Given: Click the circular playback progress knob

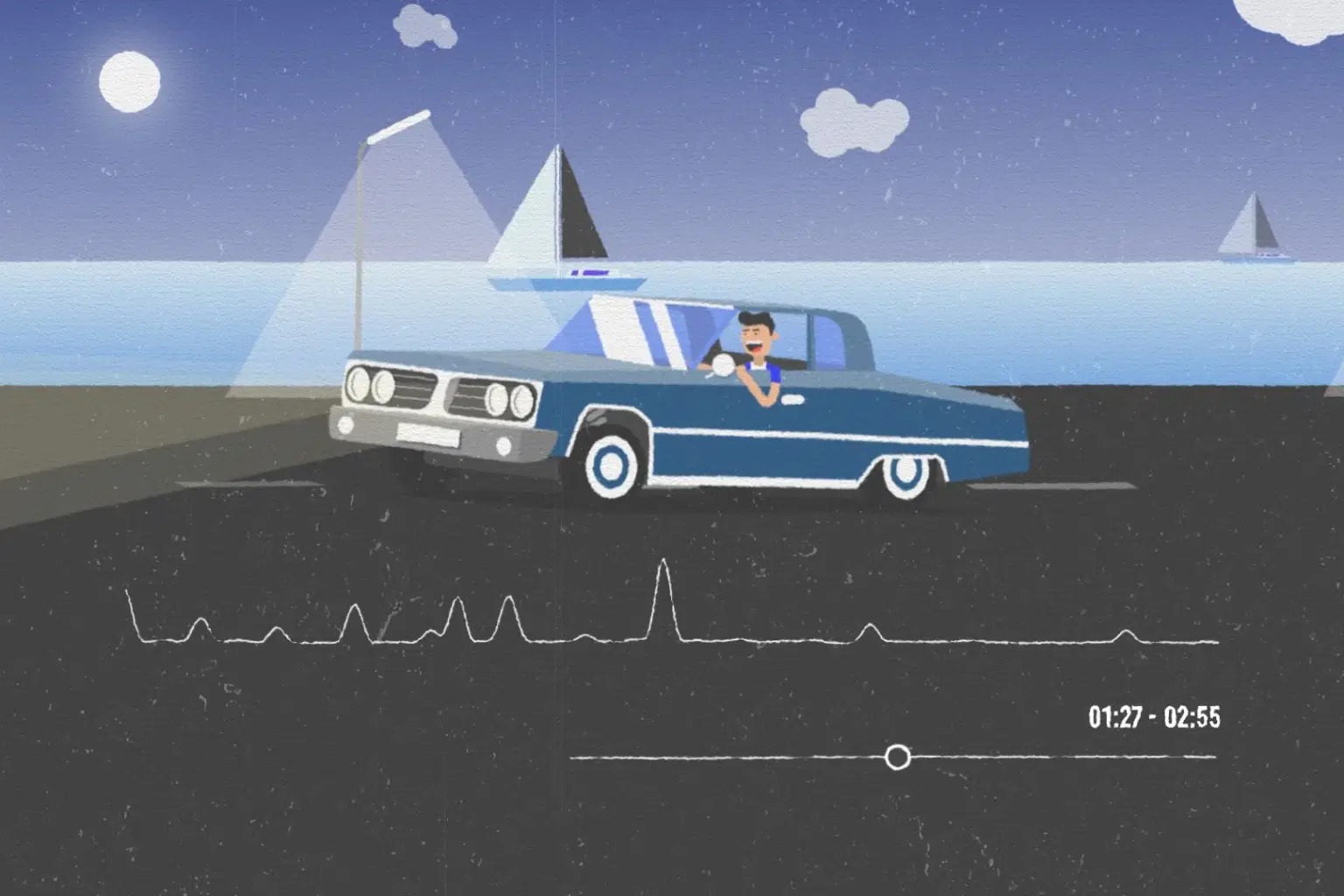Looking at the screenshot, I should (x=897, y=757).
